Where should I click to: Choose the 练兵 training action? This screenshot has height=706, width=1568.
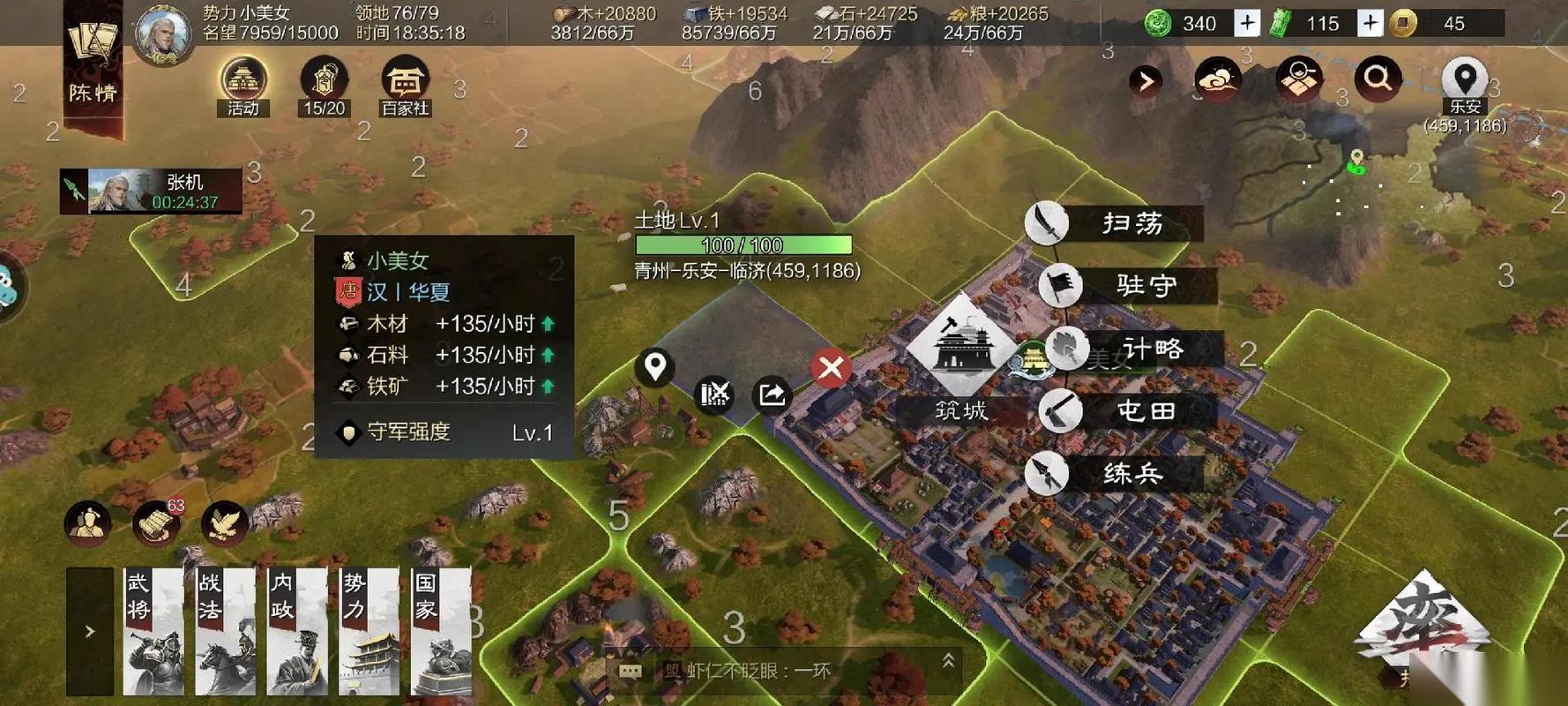[x=1114, y=474]
